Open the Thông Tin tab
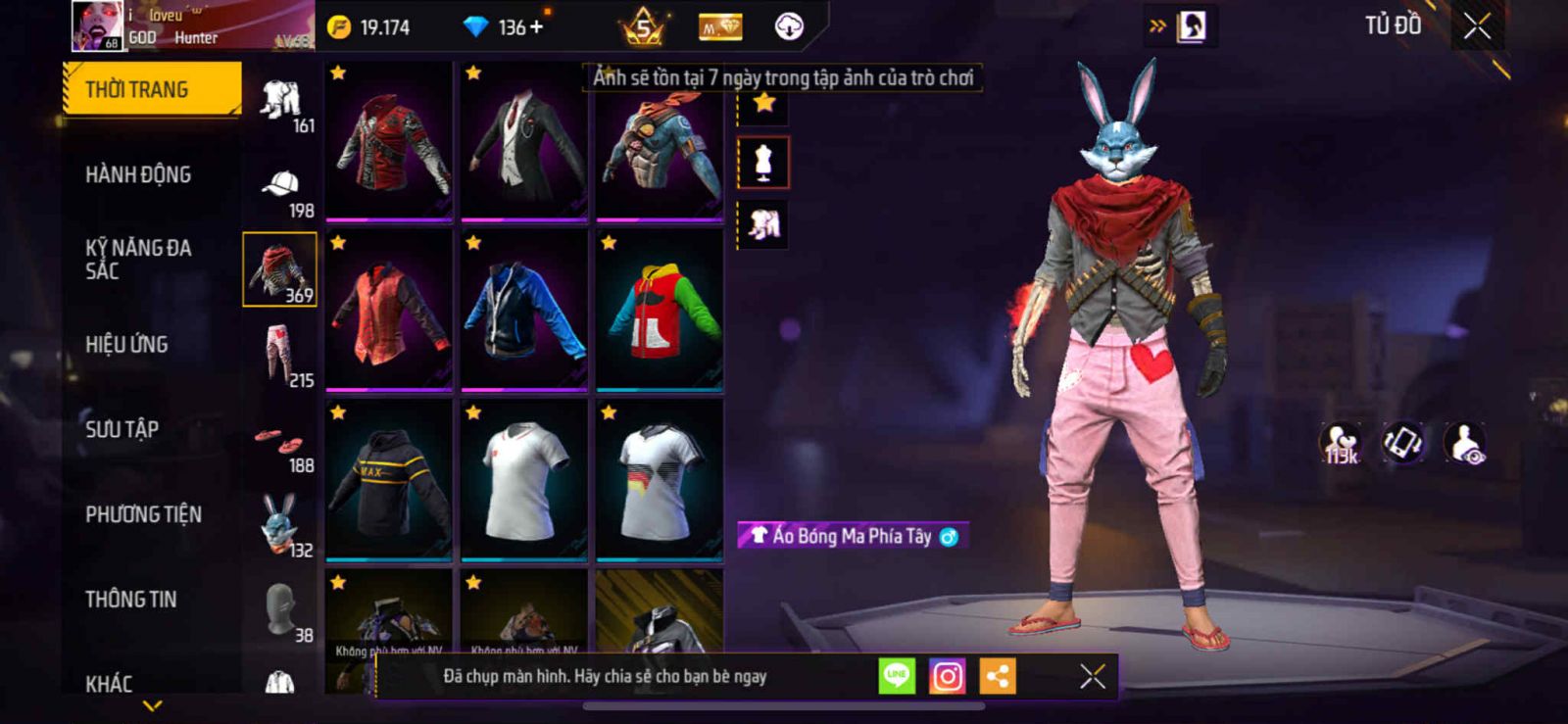Viewport: 1568px width, 724px height. 131,599
